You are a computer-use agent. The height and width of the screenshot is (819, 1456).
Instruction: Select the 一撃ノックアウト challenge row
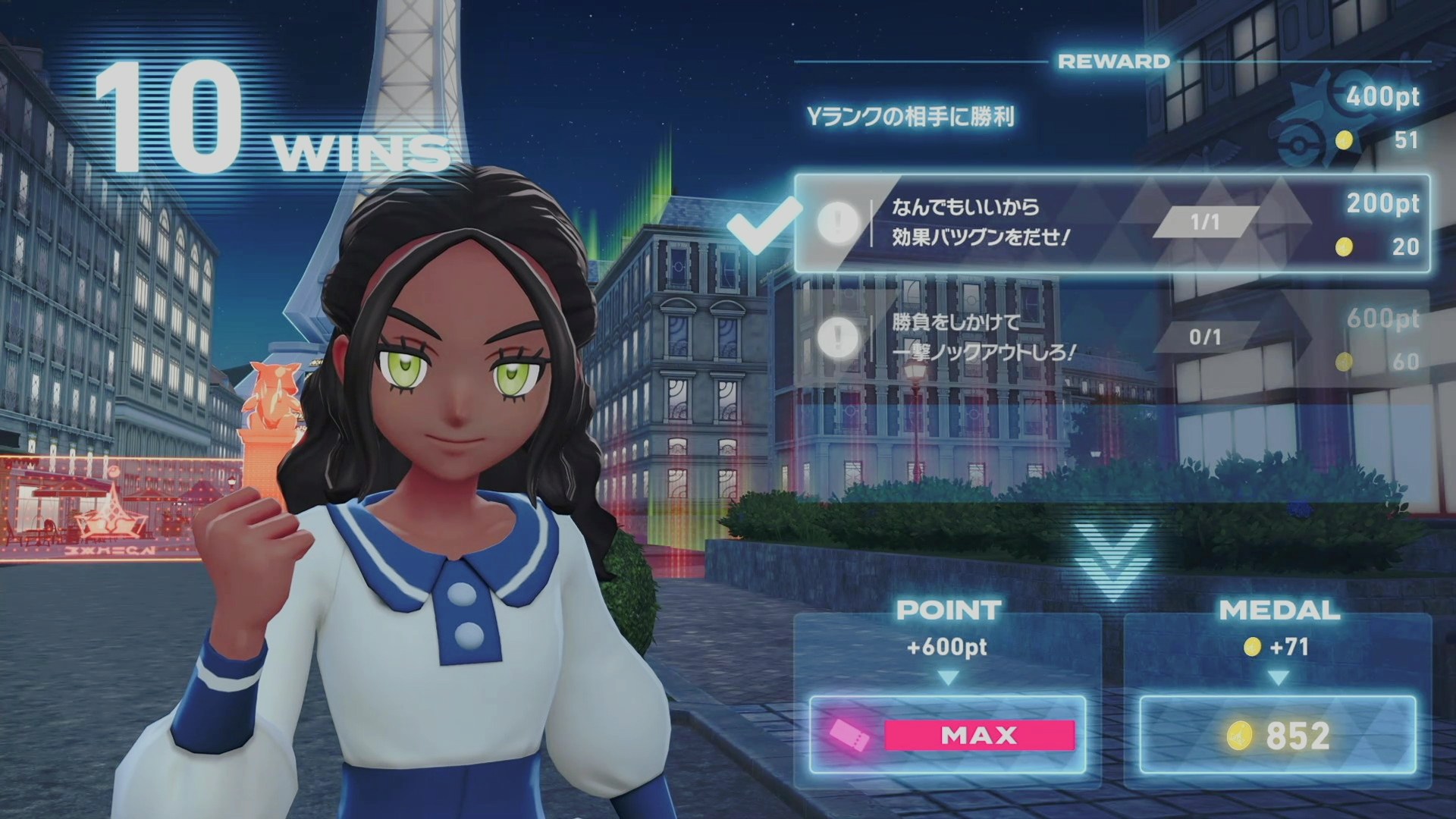[1111, 337]
